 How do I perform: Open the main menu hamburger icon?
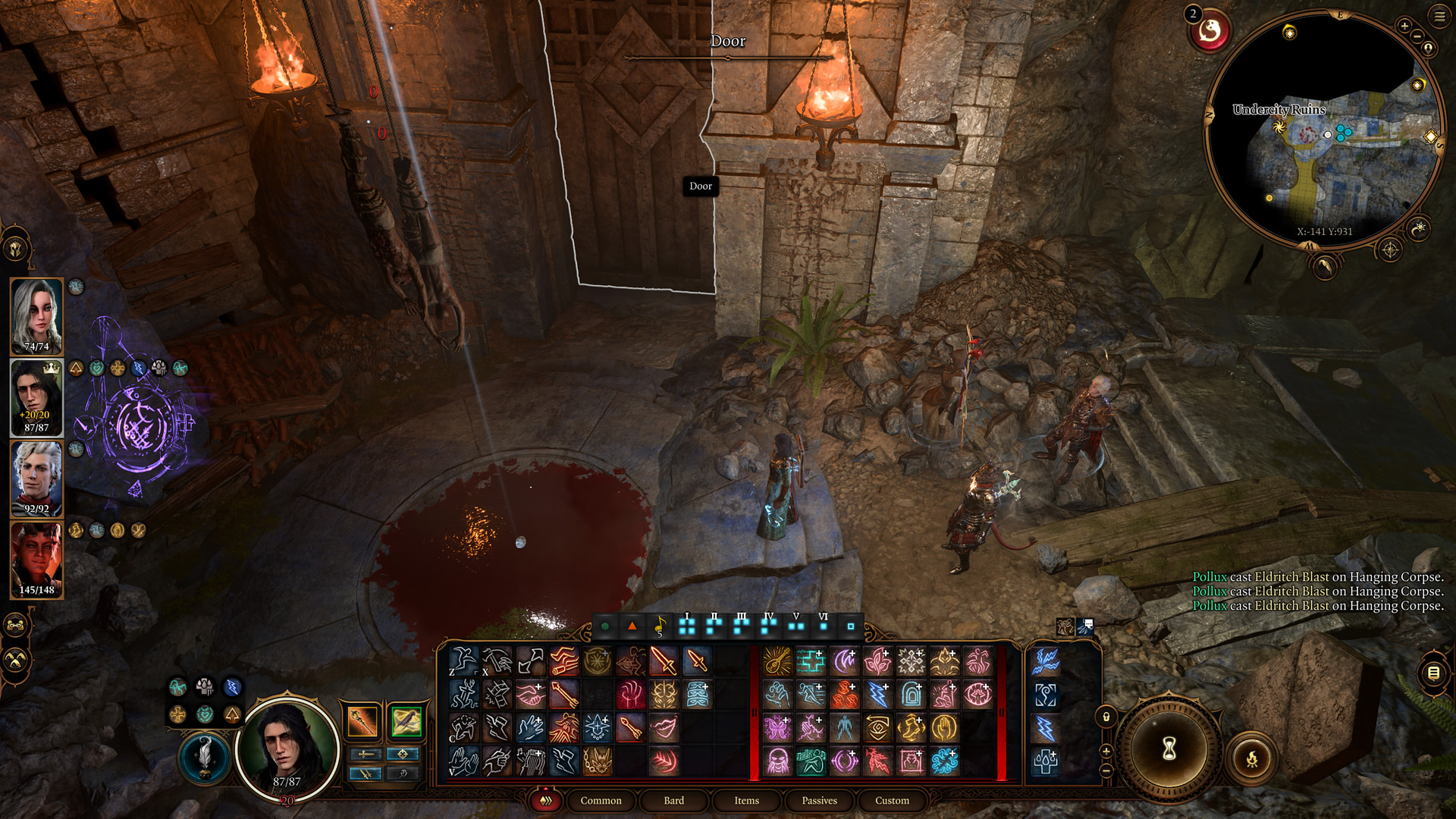pyautogui.click(x=1439, y=17)
